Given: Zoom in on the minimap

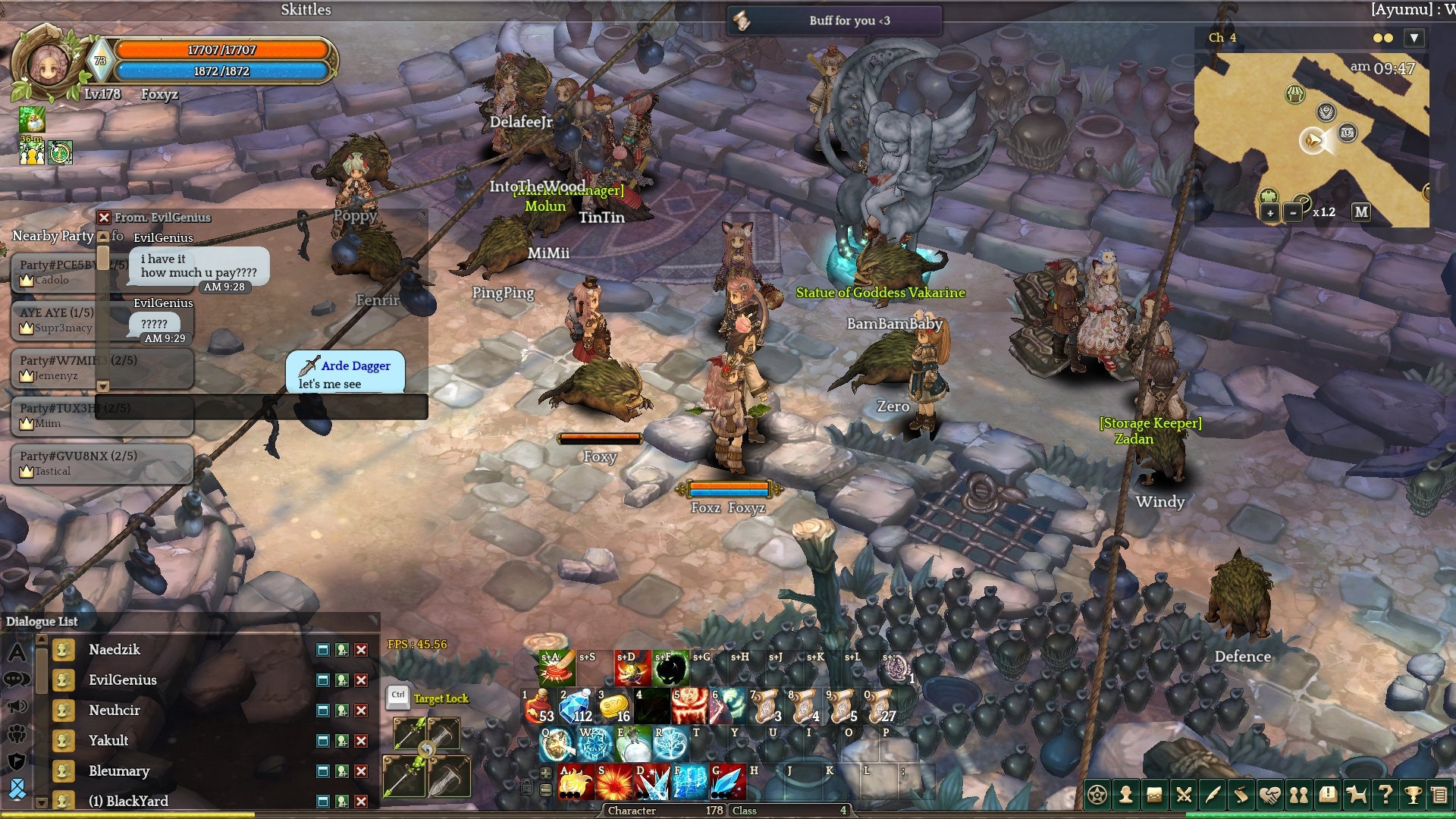Looking at the screenshot, I should pyautogui.click(x=1270, y=213).
